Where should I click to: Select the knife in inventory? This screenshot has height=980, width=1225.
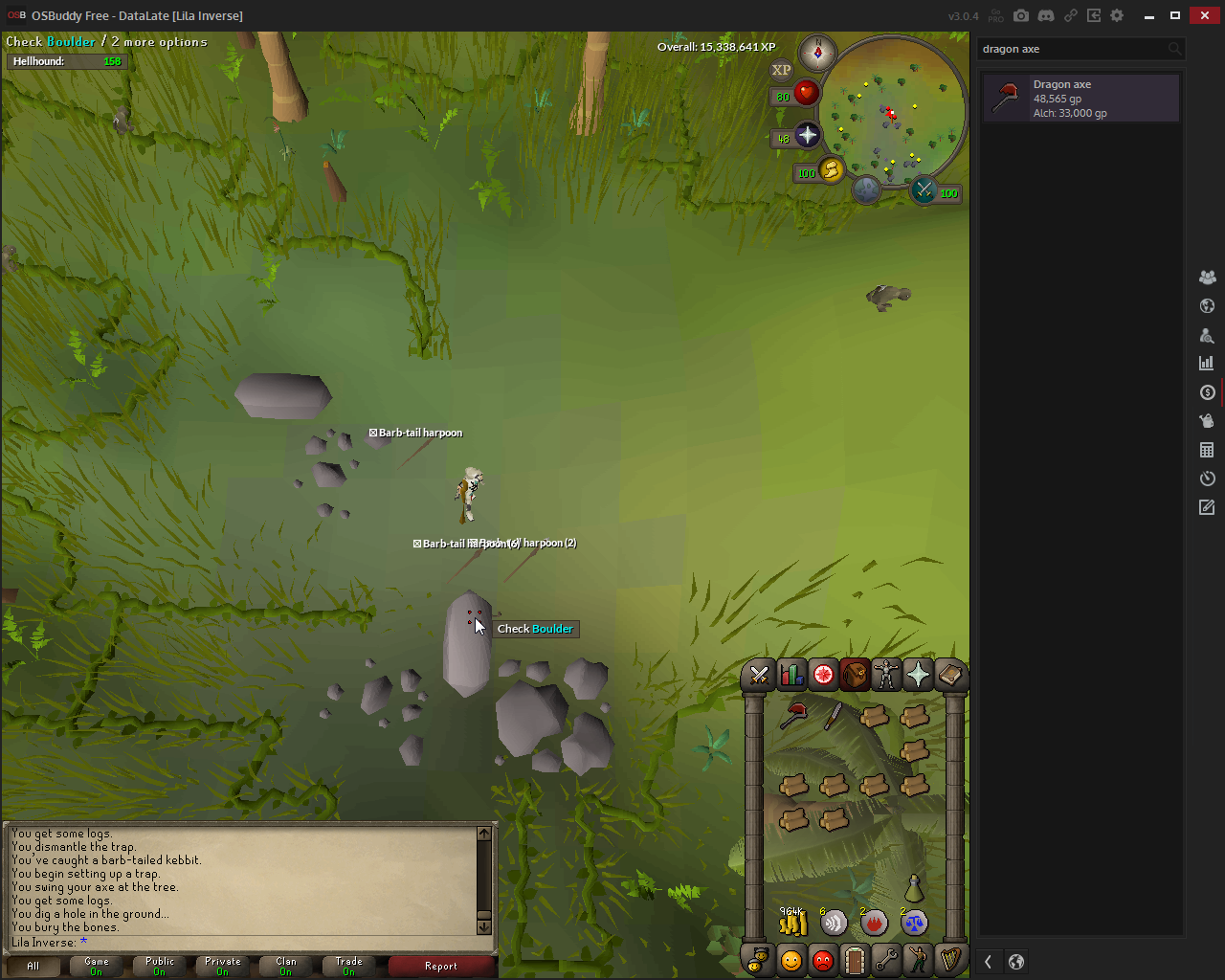(834, 715)
